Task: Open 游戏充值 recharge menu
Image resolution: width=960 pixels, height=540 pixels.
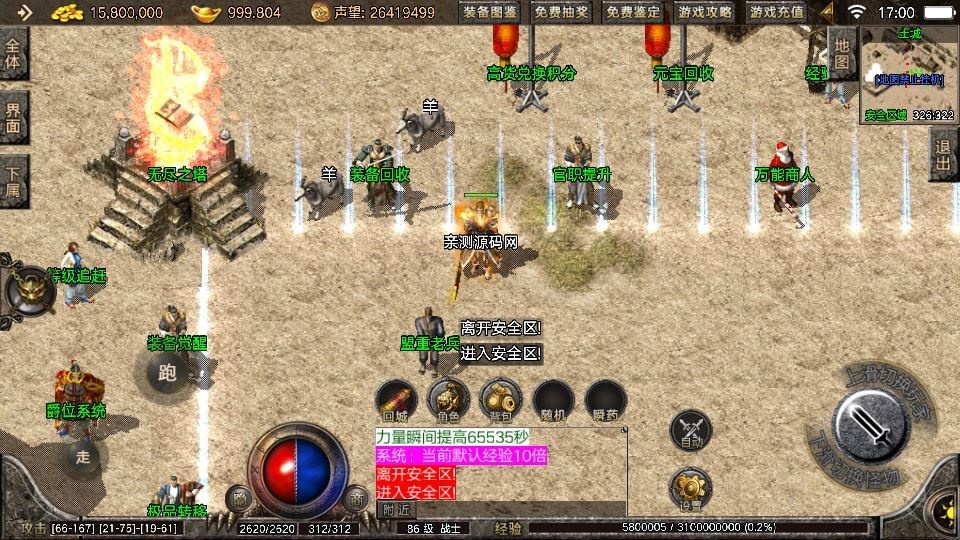Action: click(777, 13)
